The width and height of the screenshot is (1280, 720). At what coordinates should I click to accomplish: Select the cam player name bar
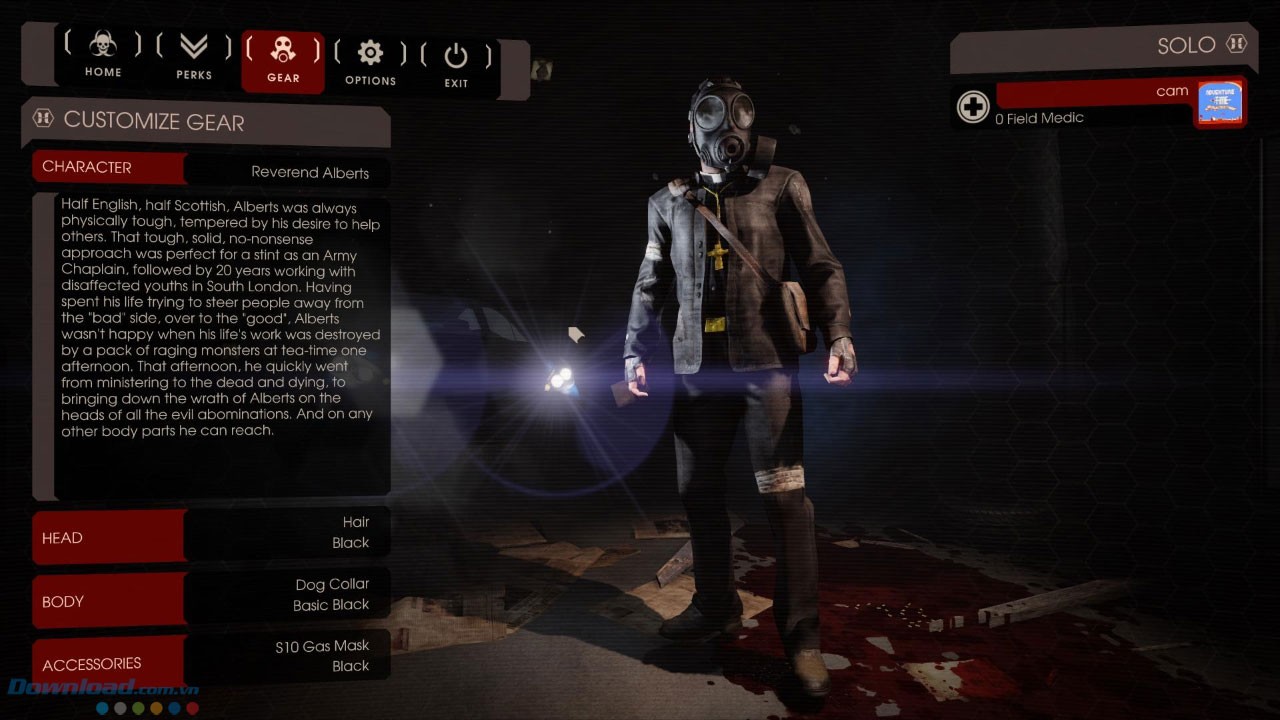pos(1094,93)
